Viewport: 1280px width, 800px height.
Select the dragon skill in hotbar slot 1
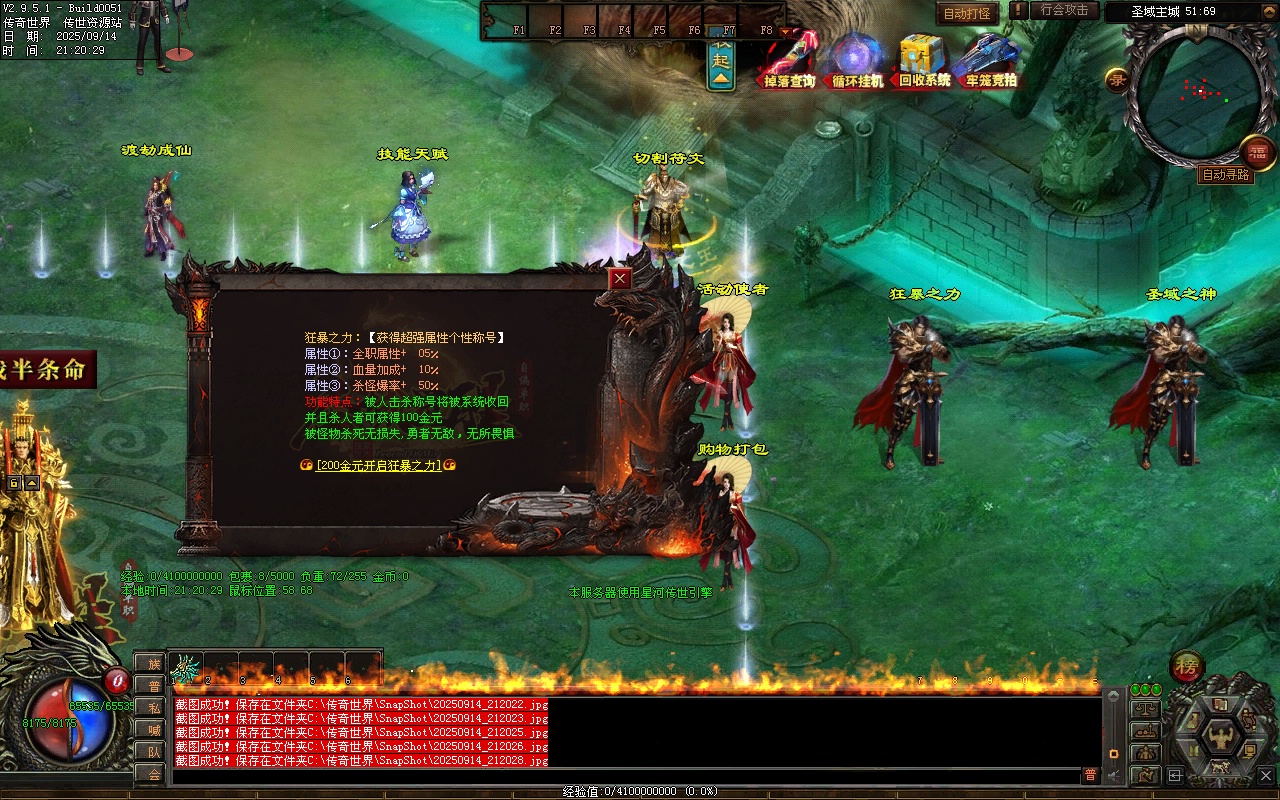(x=186, y=668)
